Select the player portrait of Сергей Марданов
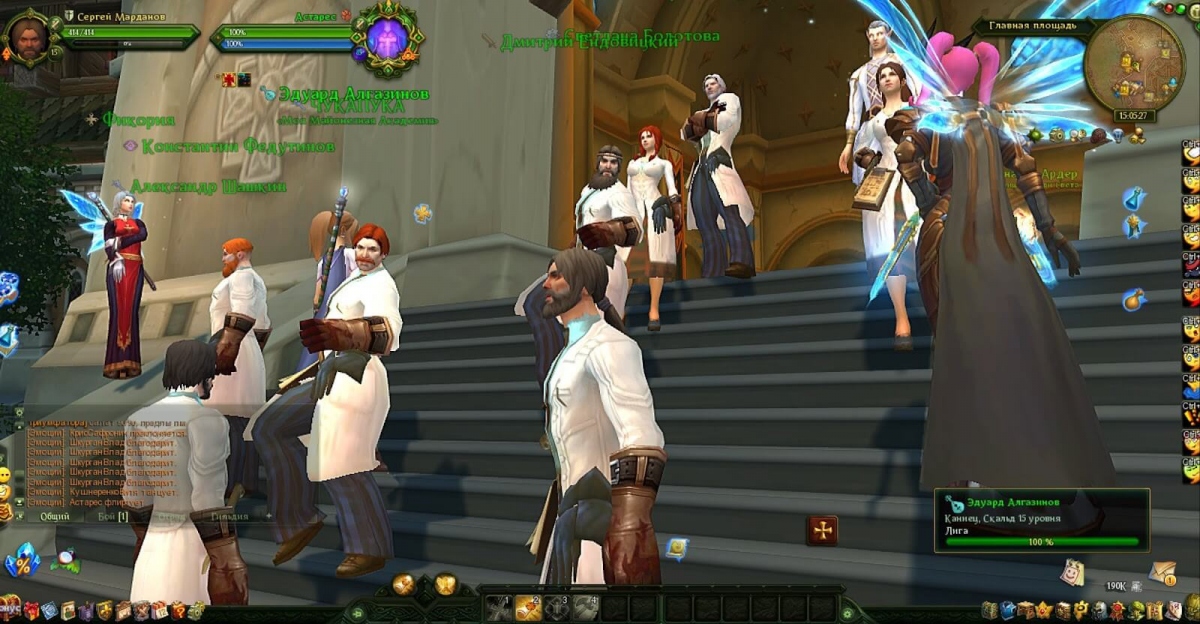This screenshot has height=624, width=1200. coord(27,37)
